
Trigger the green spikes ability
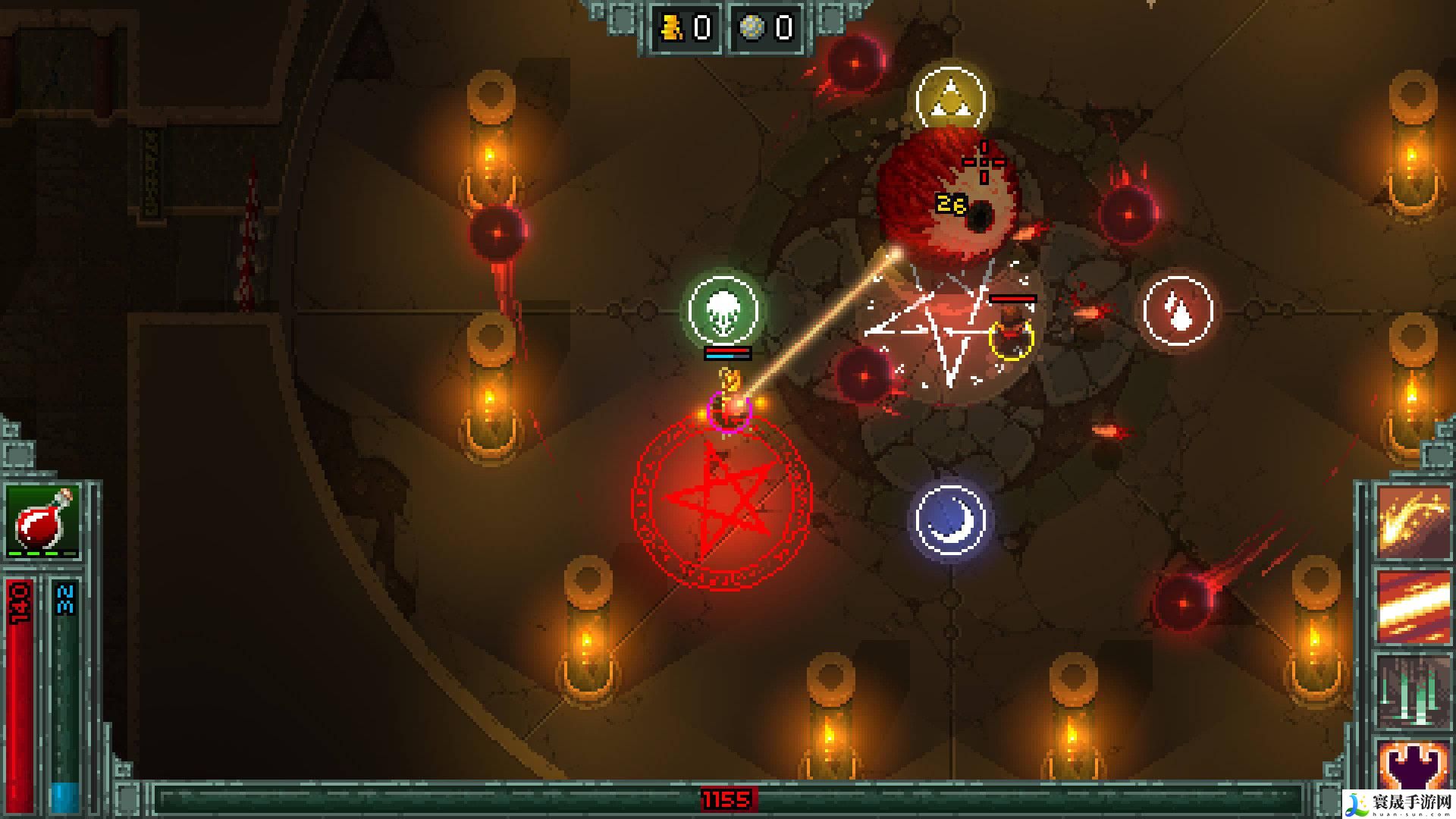tap(1411, 690)
